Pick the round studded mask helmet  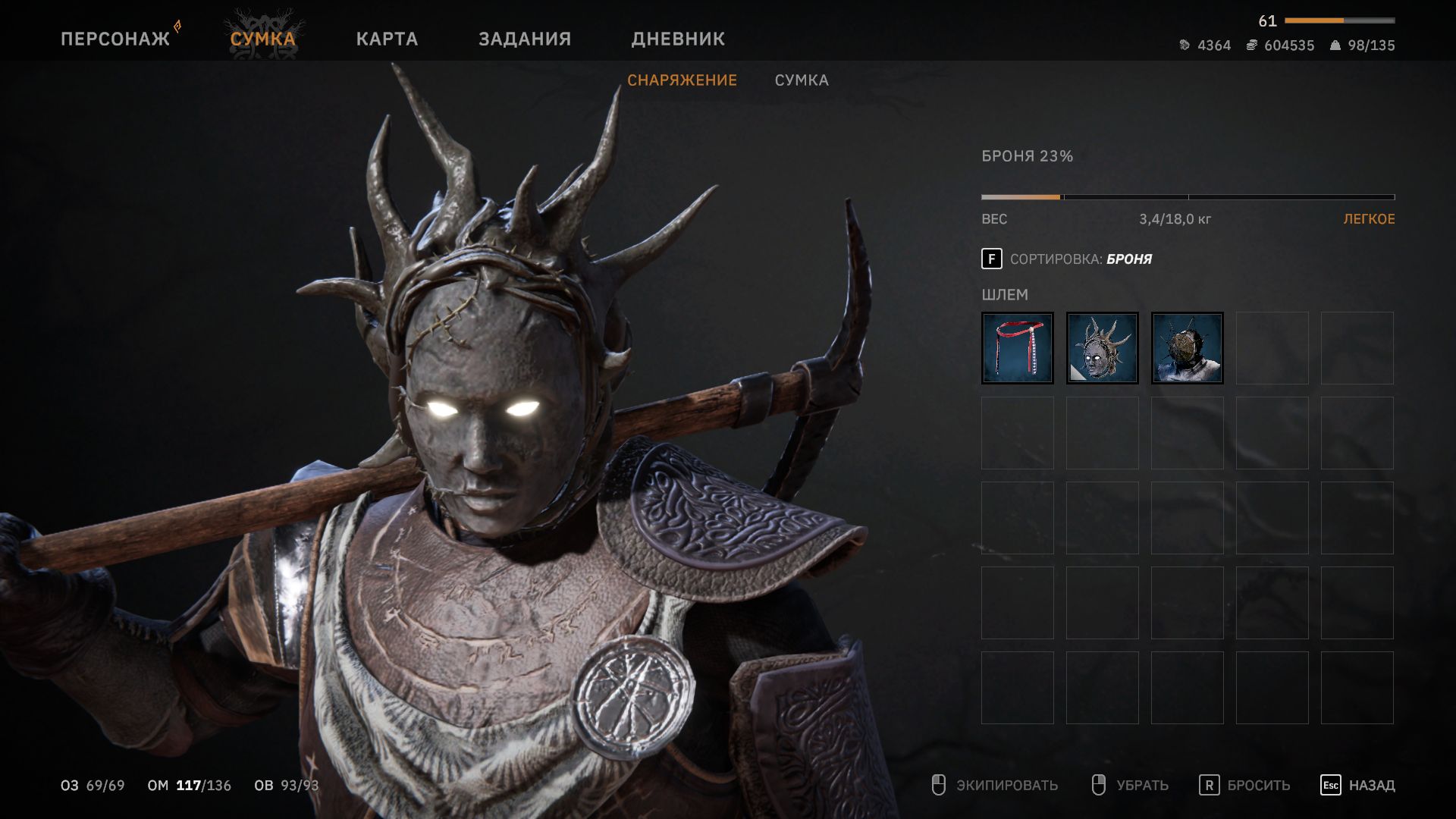click(1187, 348)
